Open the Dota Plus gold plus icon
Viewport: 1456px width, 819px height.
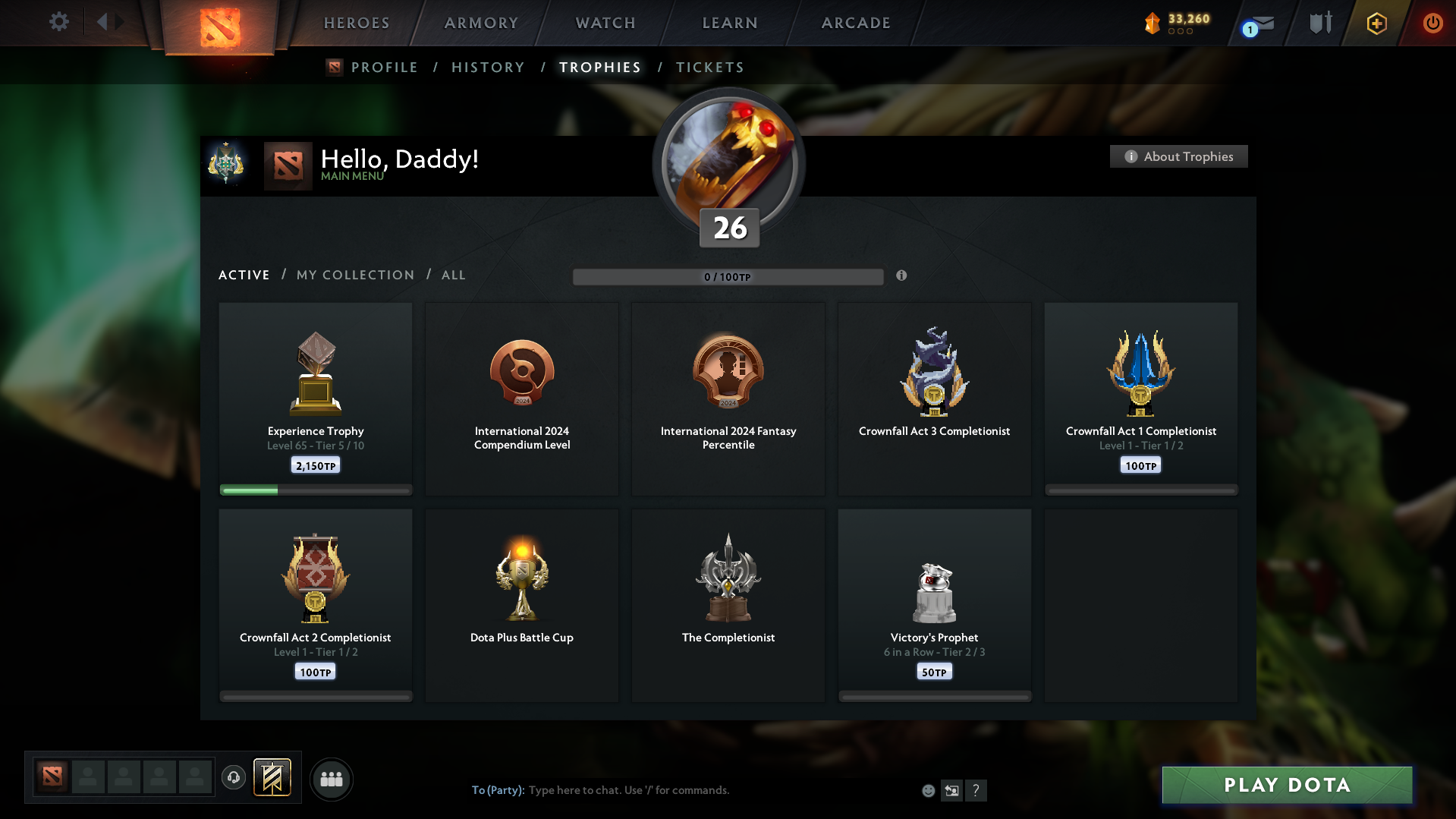point(1376,24)
